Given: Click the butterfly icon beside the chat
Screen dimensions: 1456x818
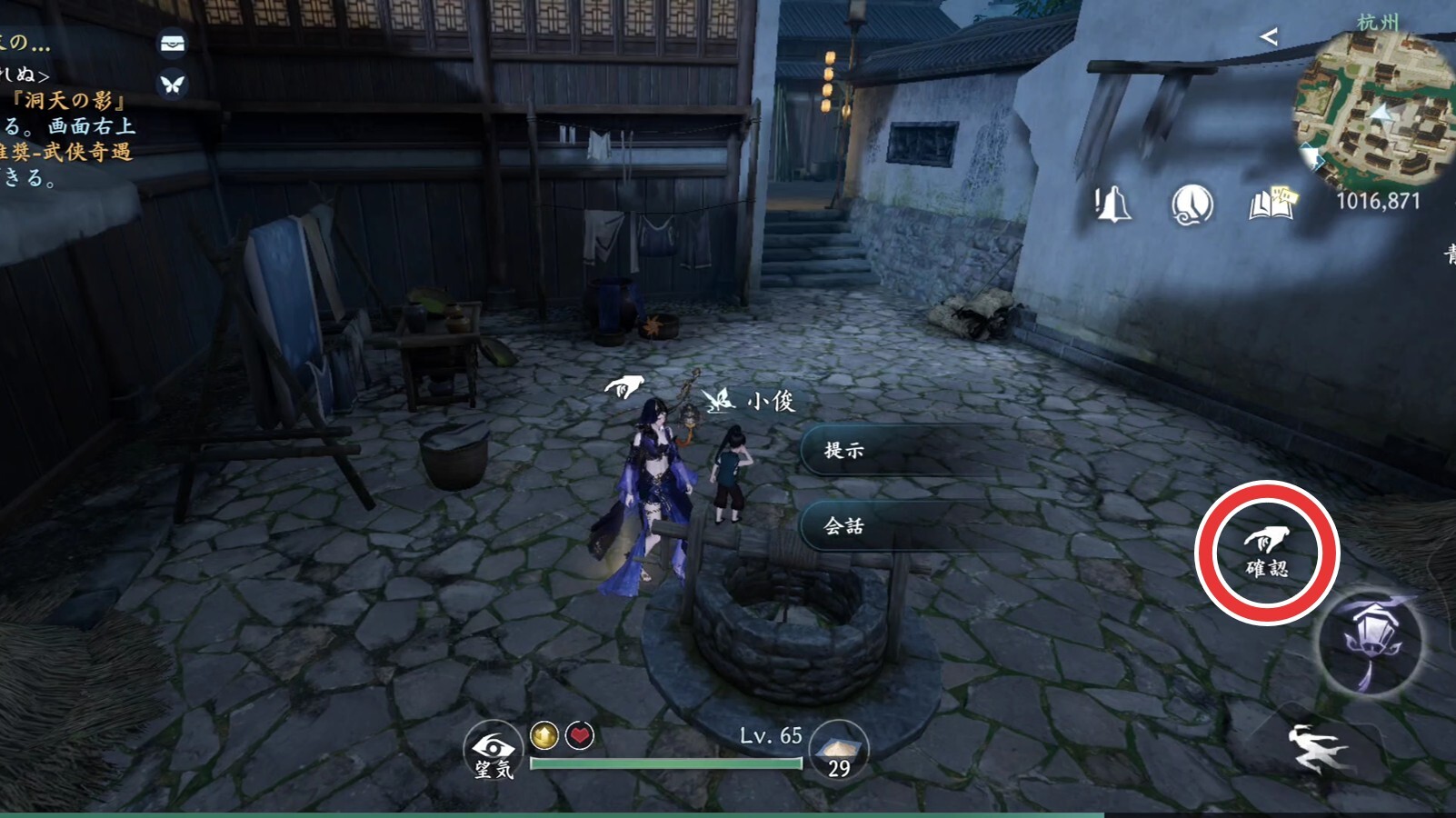Looking at the screenshot, I should pos(173,85).
